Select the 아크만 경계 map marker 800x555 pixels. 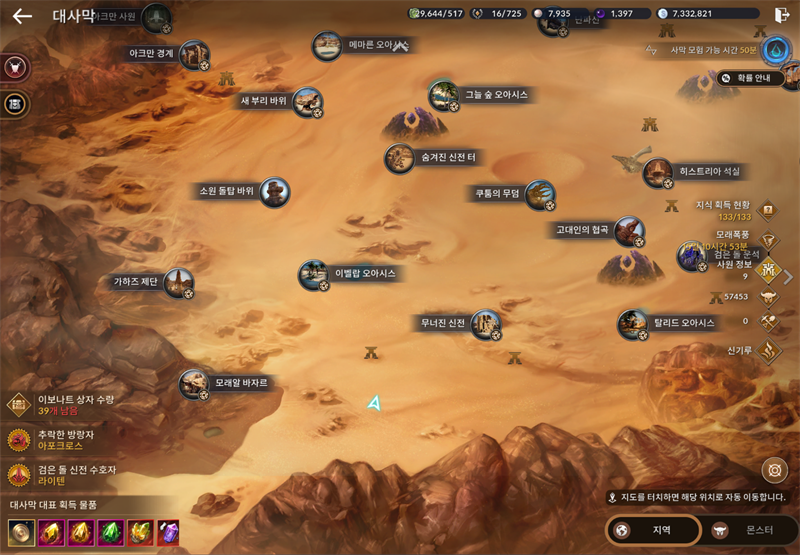pyautogui.click(x=194, y=53)
